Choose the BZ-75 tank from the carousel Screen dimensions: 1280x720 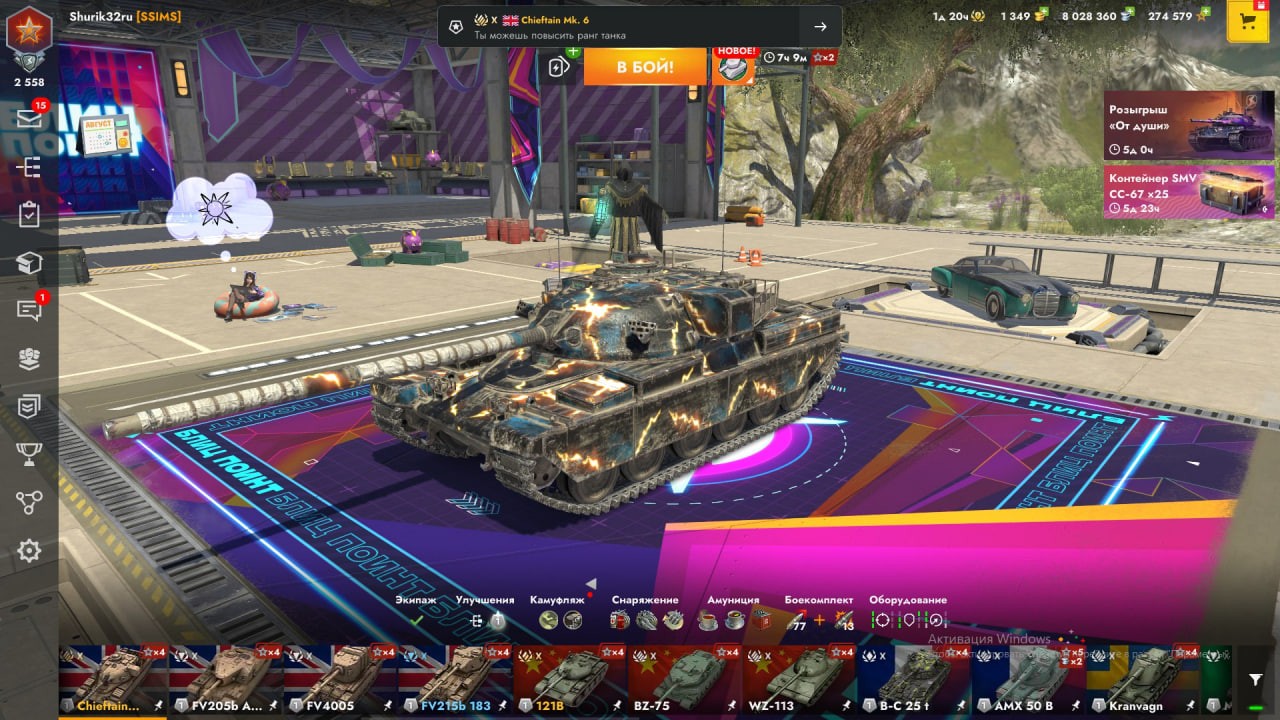tap(684, 680)
